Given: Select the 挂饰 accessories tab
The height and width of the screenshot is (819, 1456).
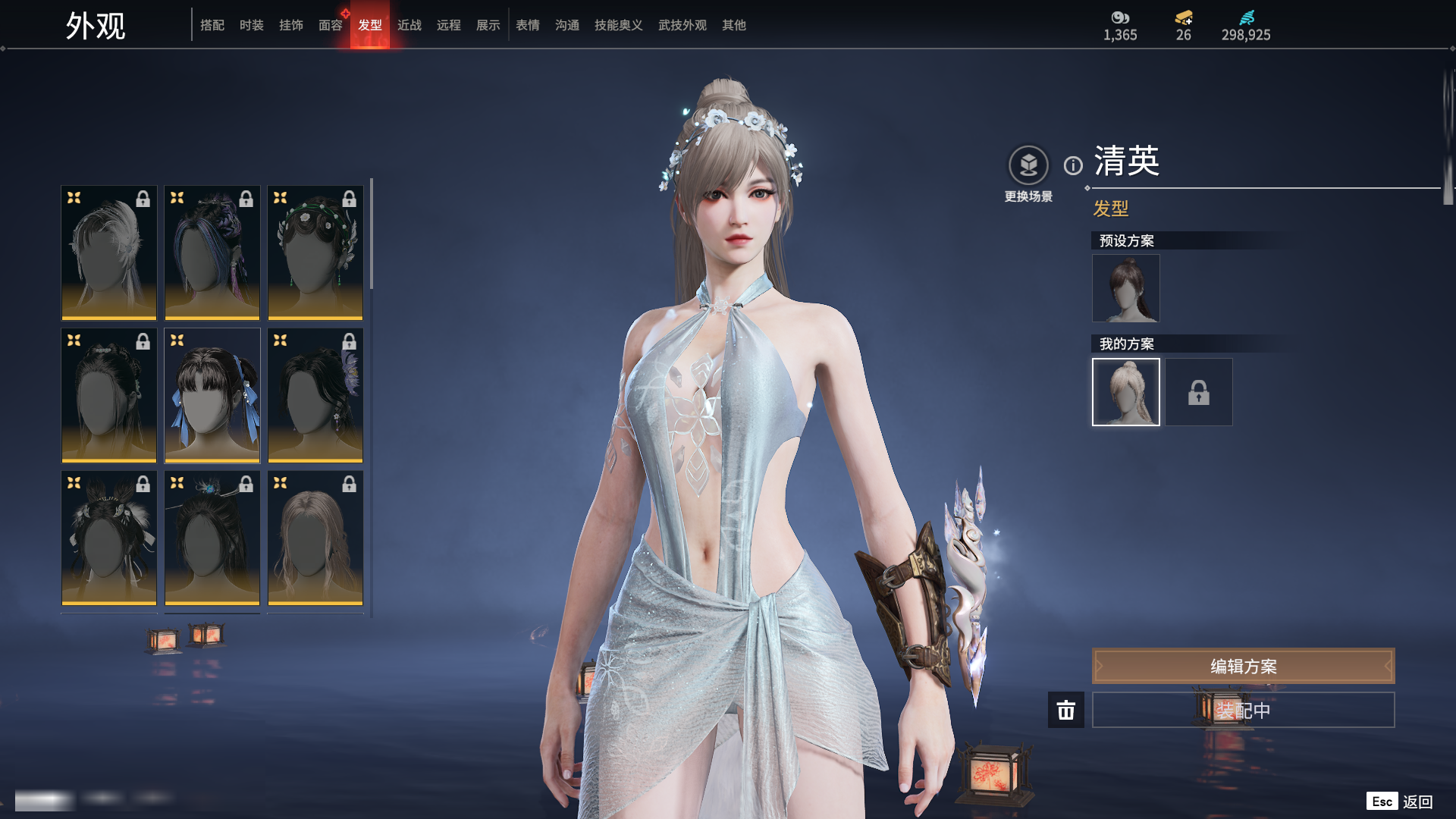Looking at the screenshot, I should tap(291, 25).
